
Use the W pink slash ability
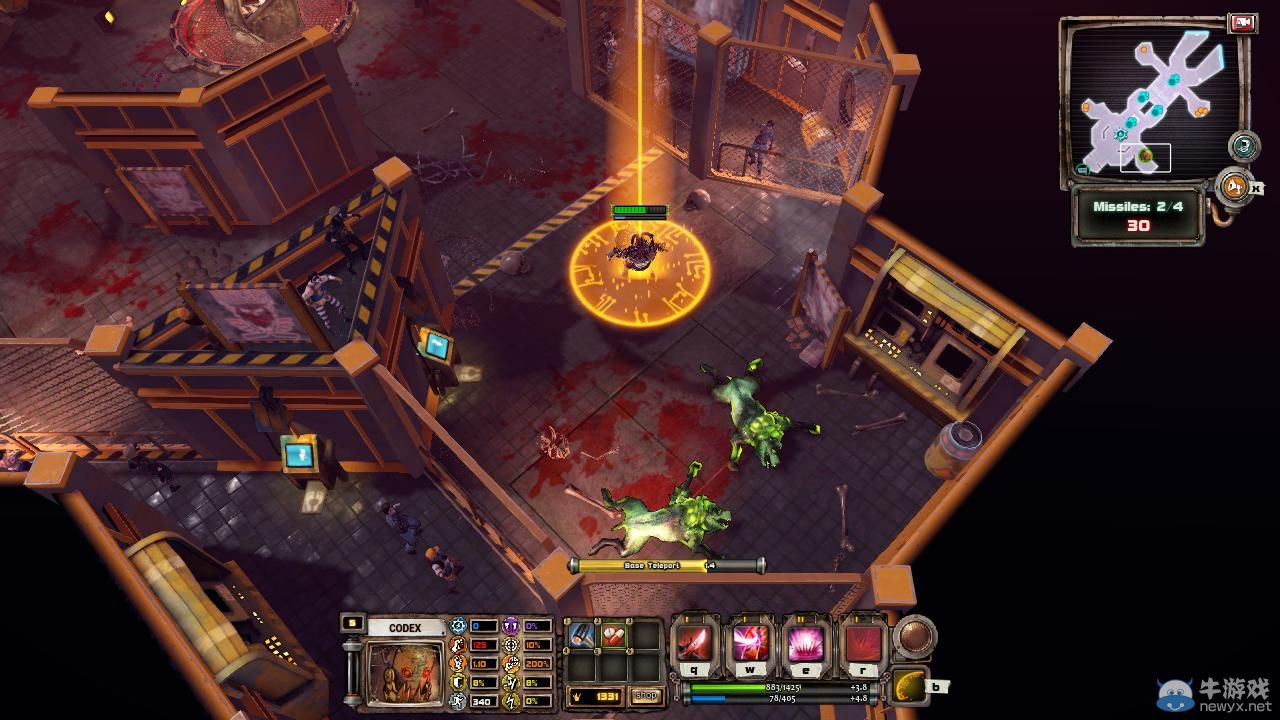(x=749, y=643)
